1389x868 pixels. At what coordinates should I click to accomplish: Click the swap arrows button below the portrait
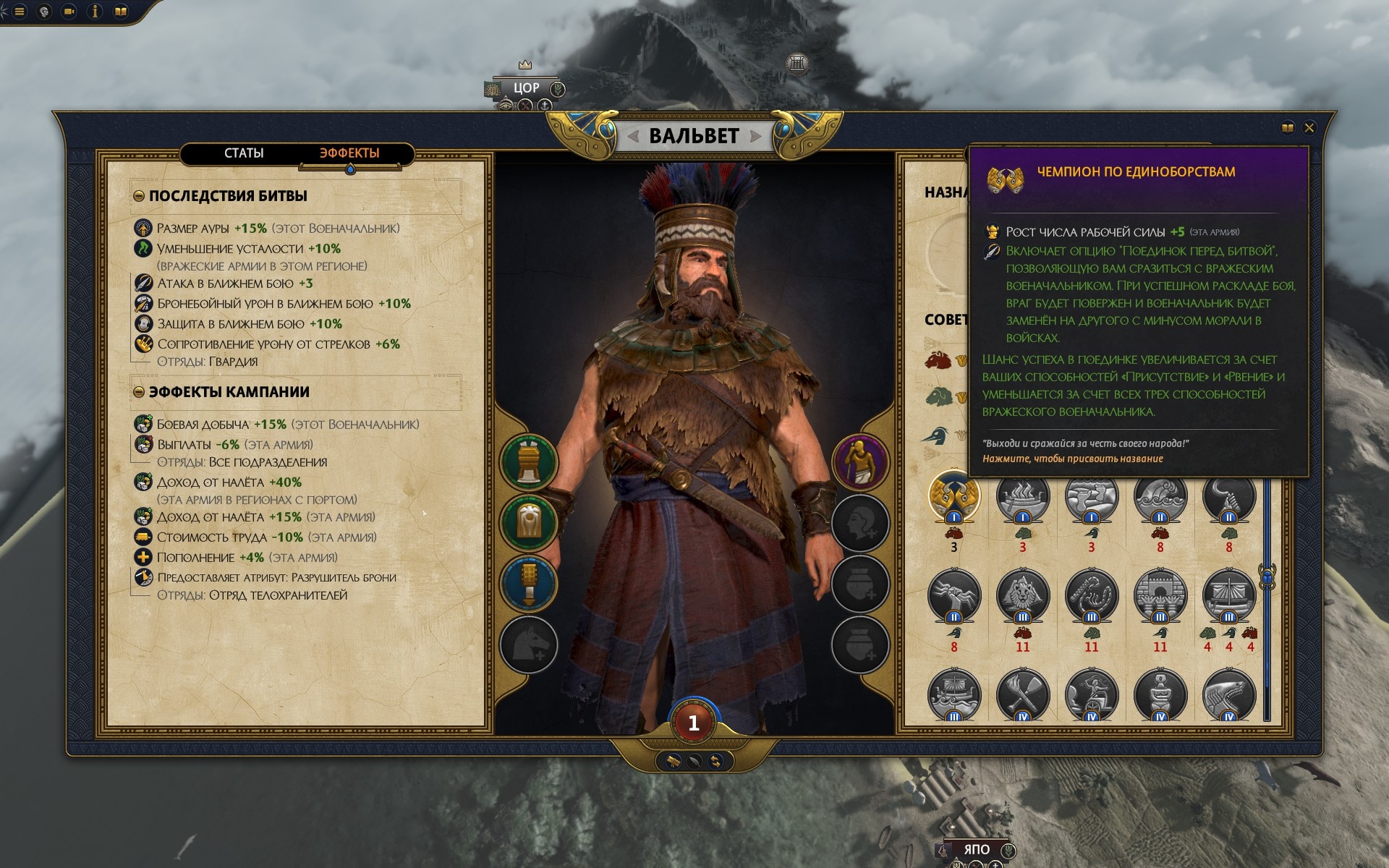pyautogui.click(x=715, y=761)
